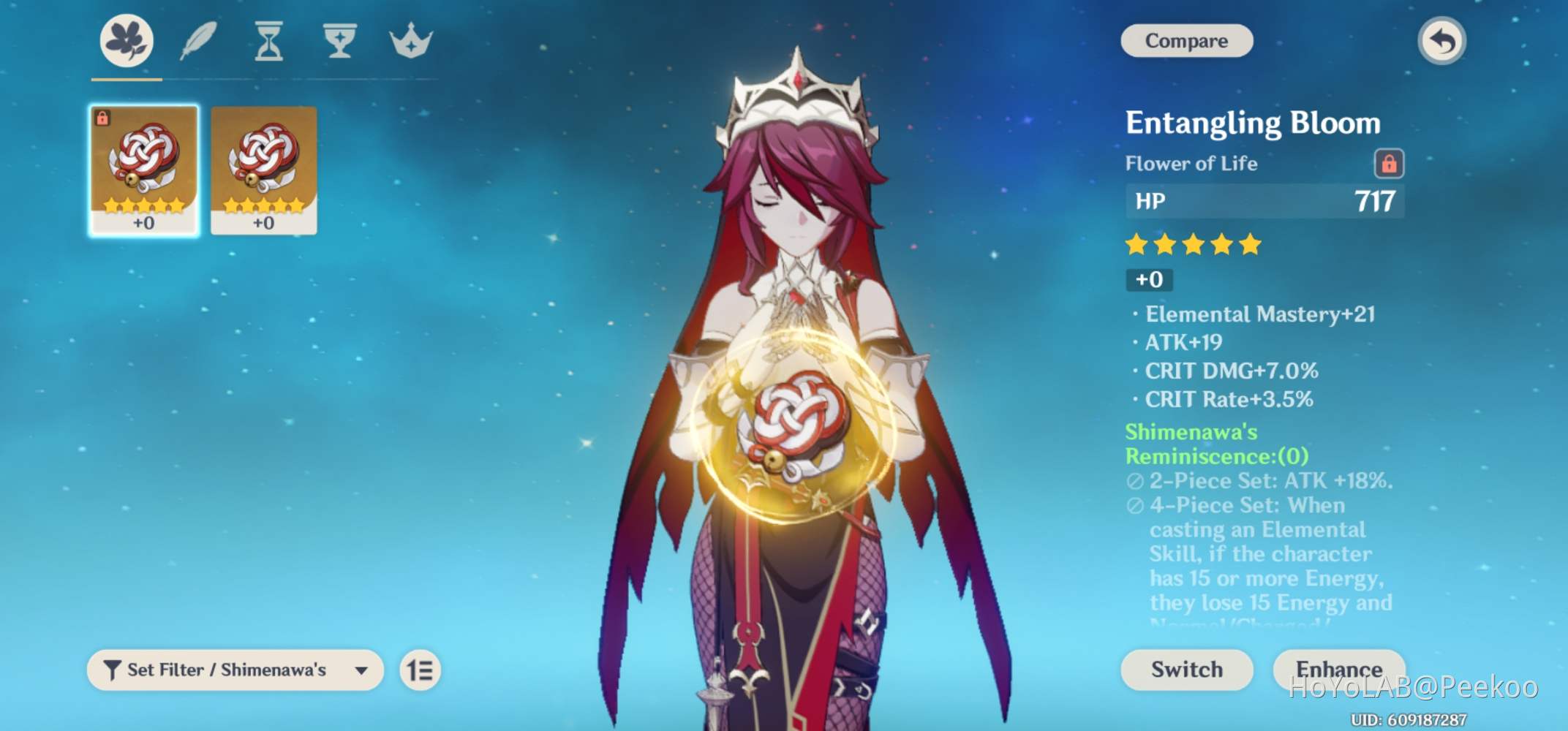Click the five-star rating row of the artifact
This screenshot has width=1568, height=731.
pyautogui.click(x=1194, y=245)
